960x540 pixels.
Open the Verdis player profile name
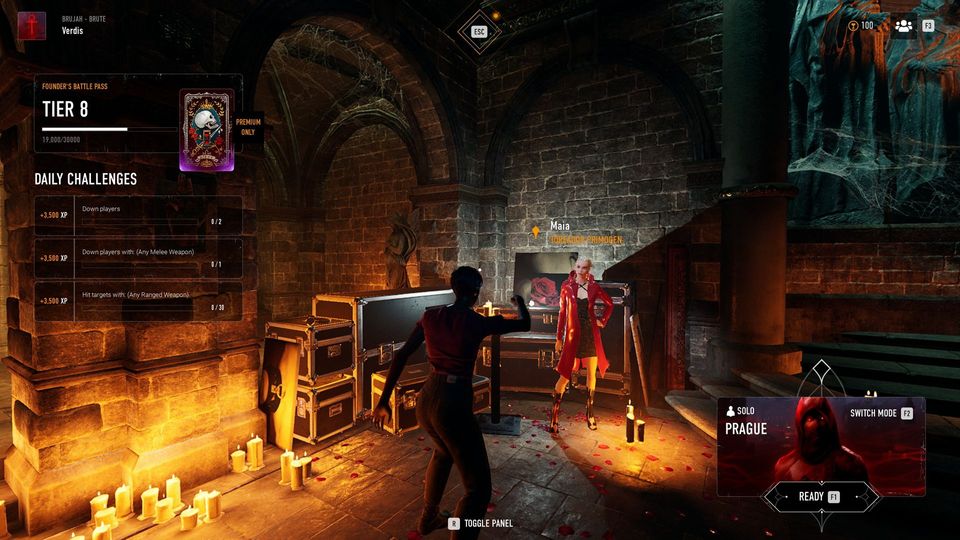coord(71,30)
